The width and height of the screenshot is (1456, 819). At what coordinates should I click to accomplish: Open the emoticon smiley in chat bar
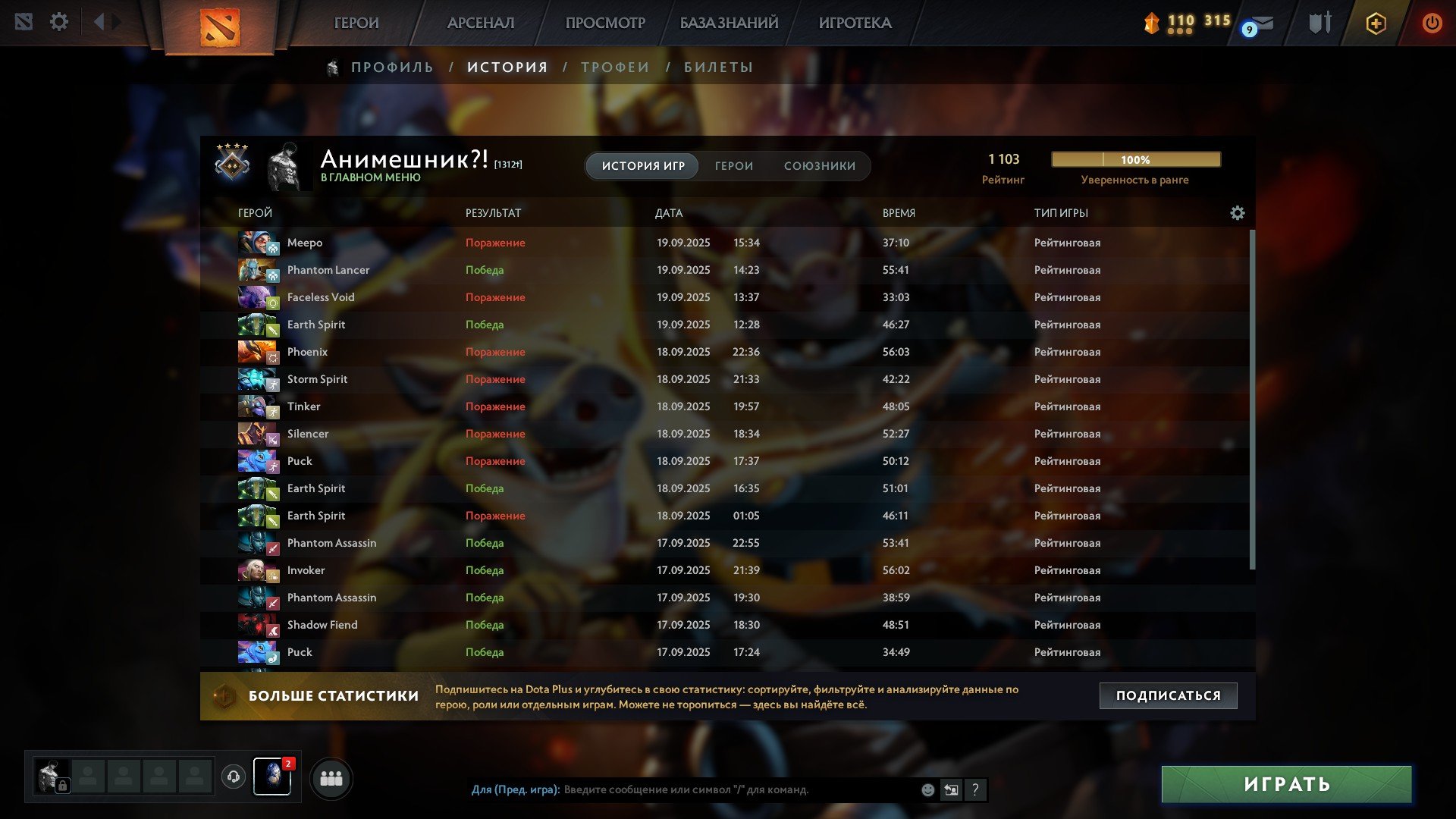coord(927,790)
